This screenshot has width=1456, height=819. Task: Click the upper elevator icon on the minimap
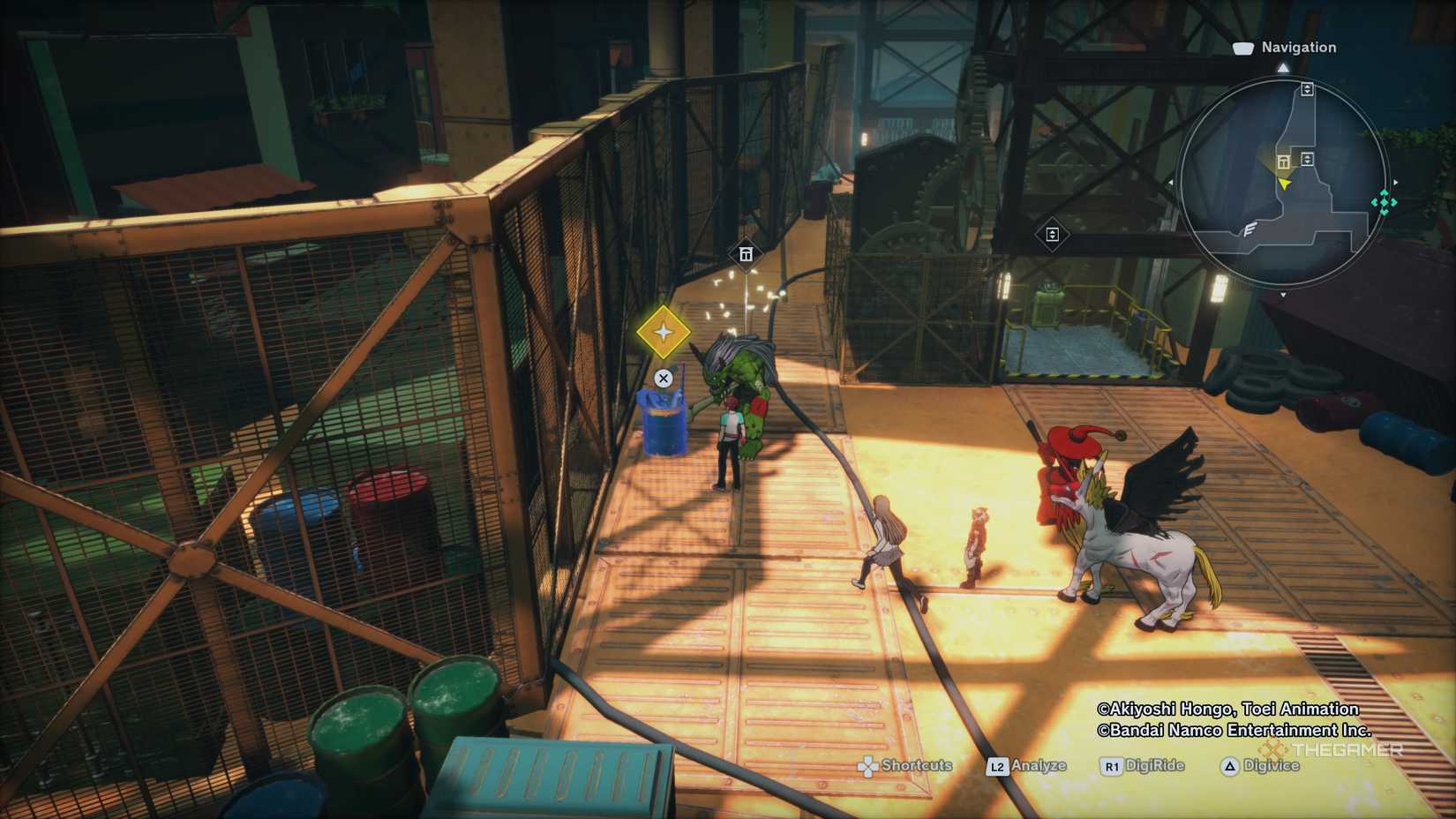1308,89
